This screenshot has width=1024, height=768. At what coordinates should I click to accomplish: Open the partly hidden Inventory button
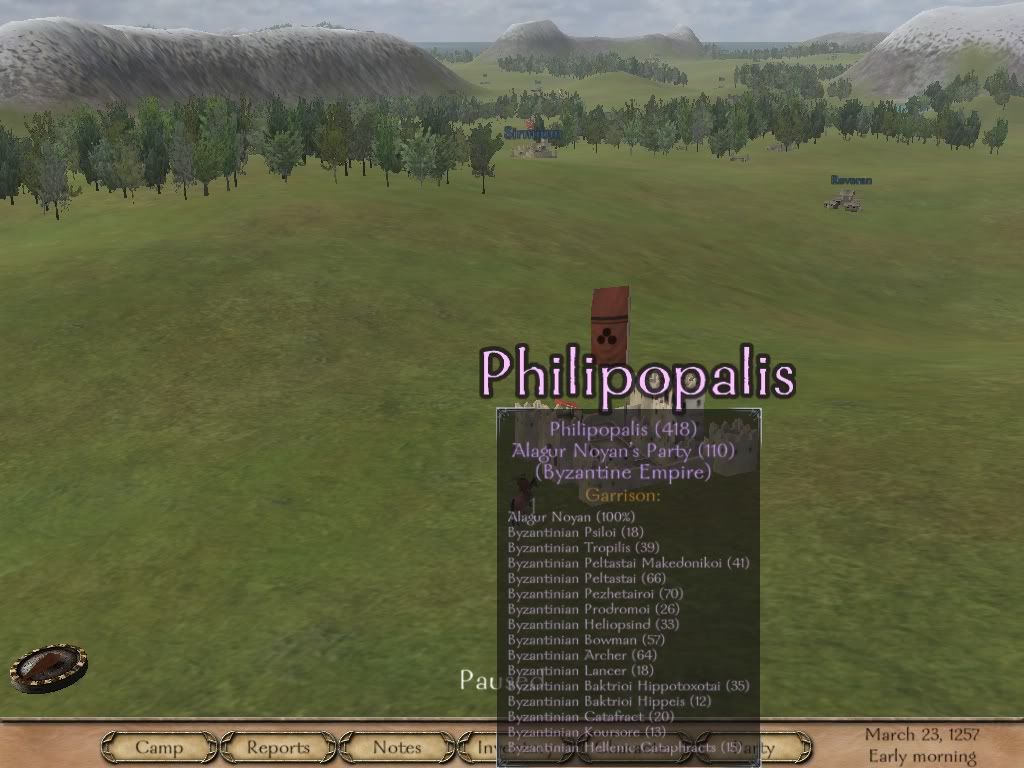click(x=479, y=747)
